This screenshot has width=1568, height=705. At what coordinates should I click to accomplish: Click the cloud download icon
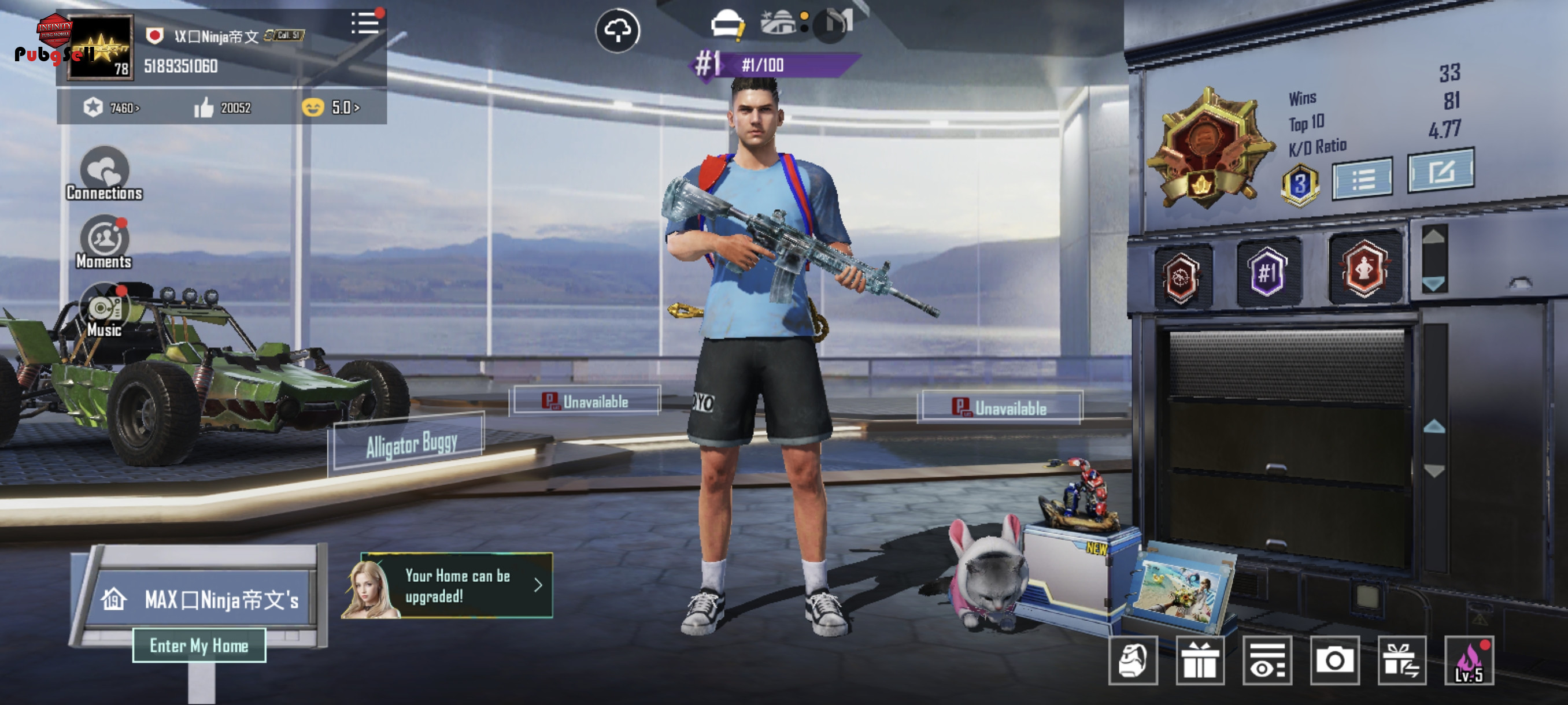617,31
